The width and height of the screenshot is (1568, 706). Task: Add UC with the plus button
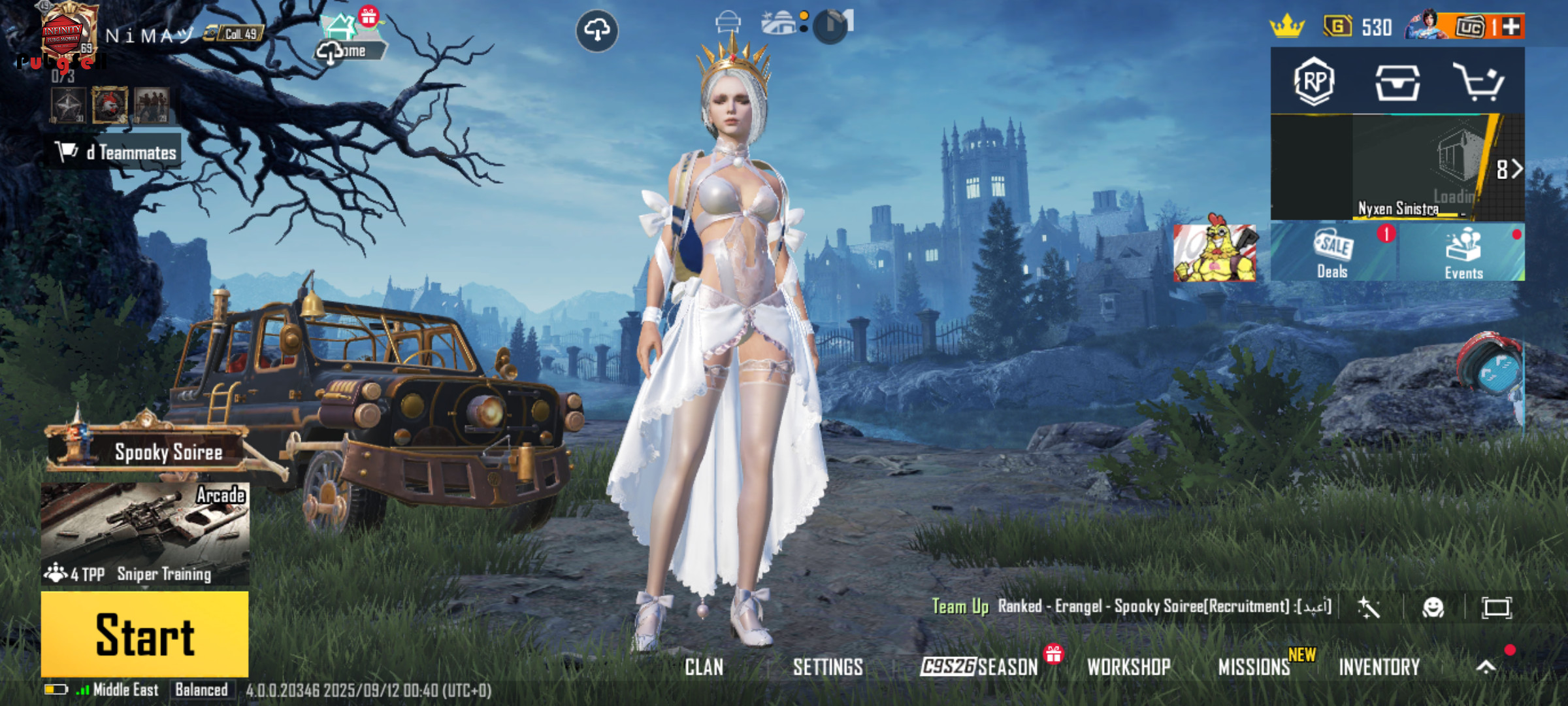1512,27
